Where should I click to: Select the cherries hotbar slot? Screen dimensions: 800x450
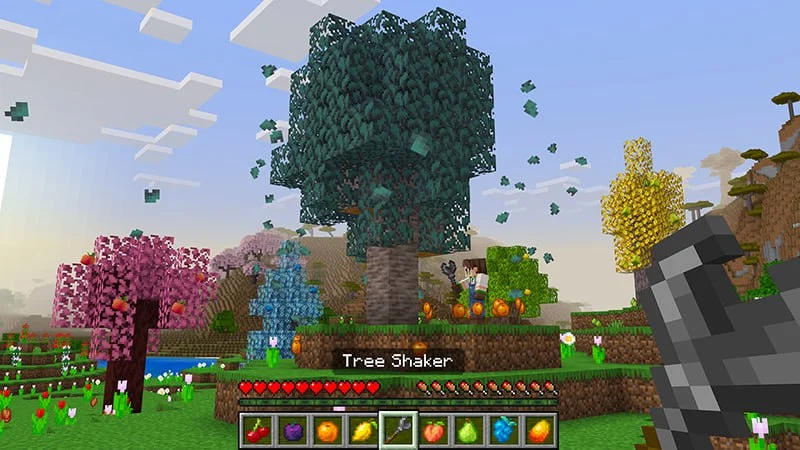[x=259, y=431]
